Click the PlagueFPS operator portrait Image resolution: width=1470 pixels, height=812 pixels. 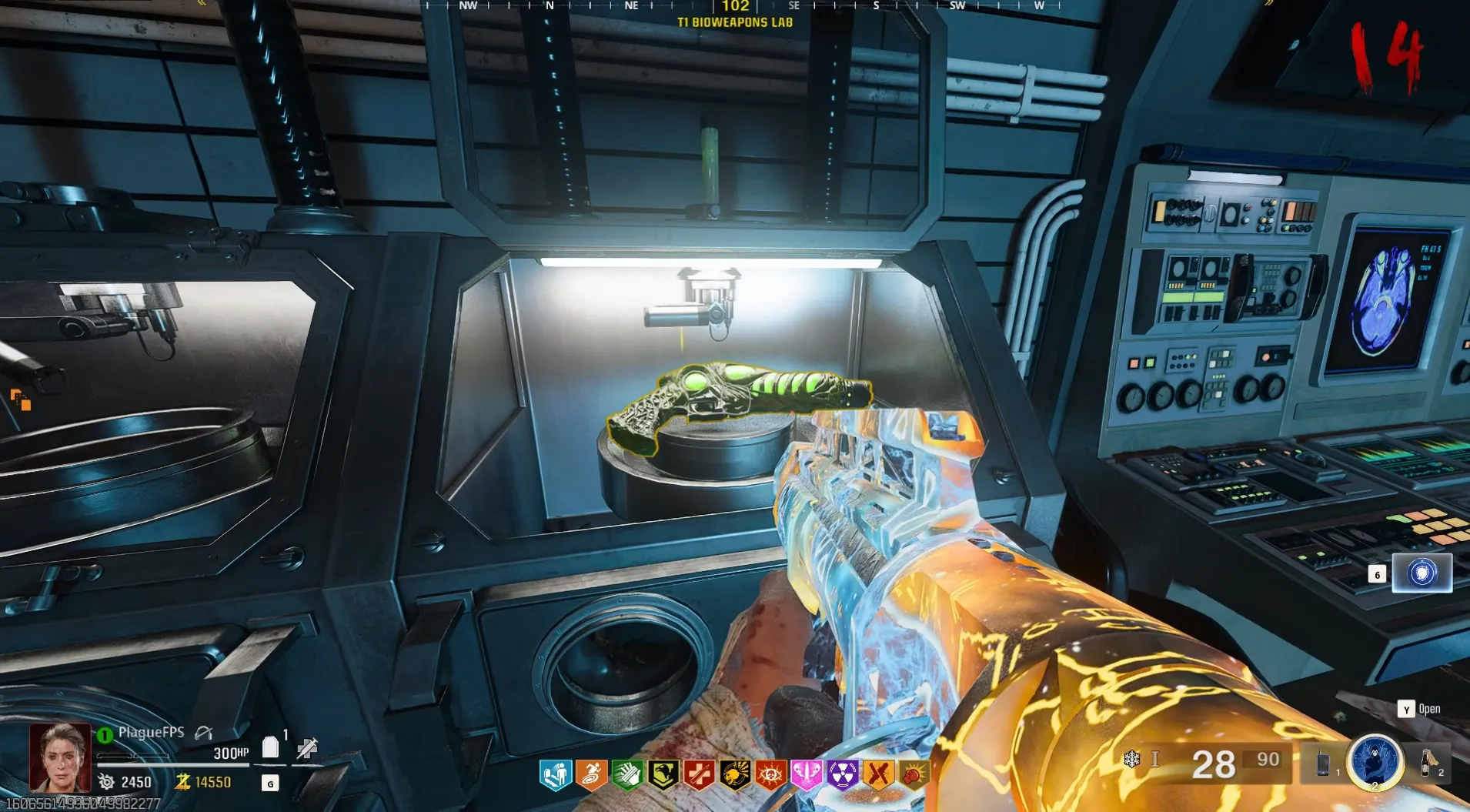click(59, 758)
